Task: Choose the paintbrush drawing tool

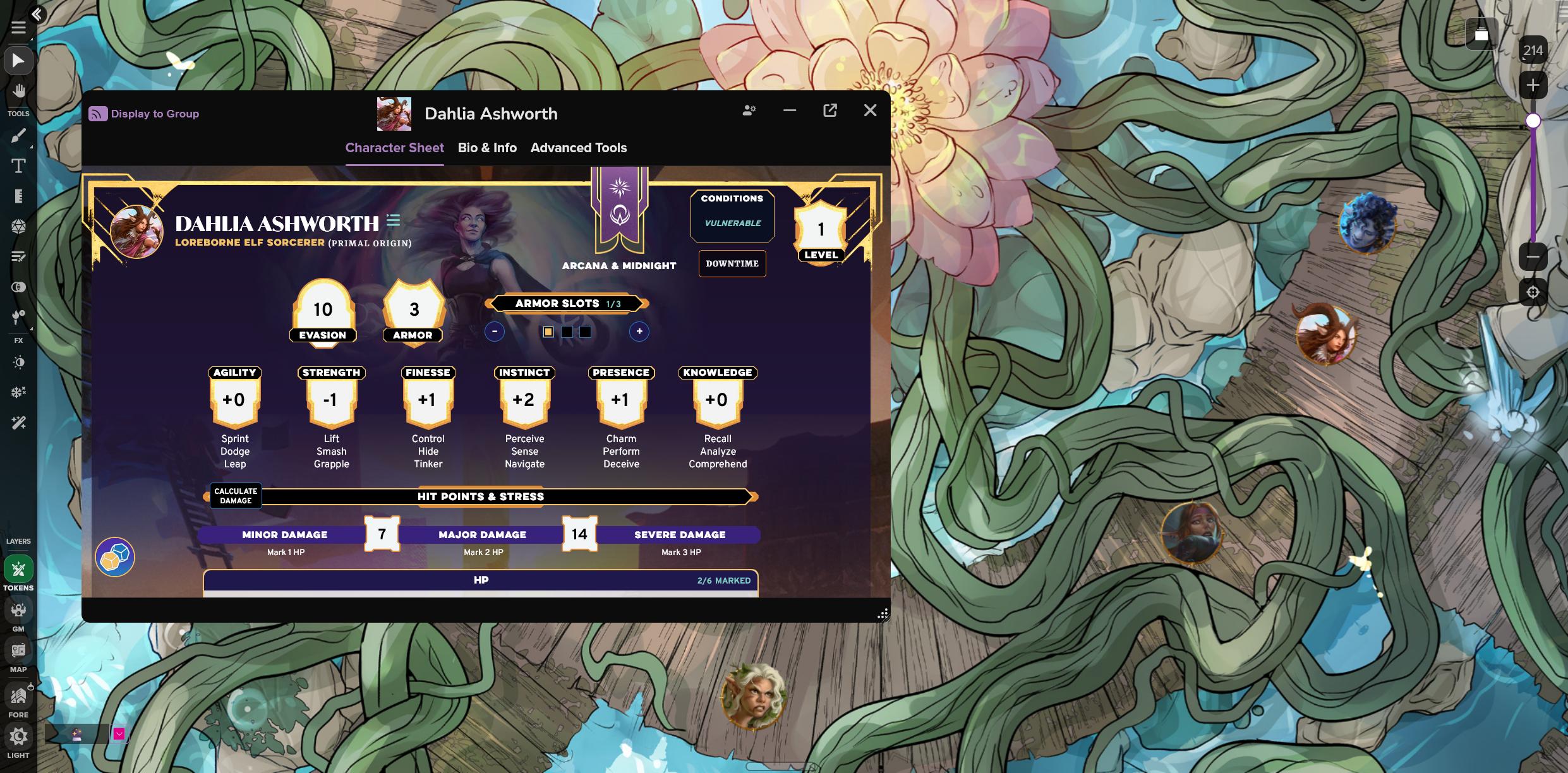Action: click(x=18, y=136)
